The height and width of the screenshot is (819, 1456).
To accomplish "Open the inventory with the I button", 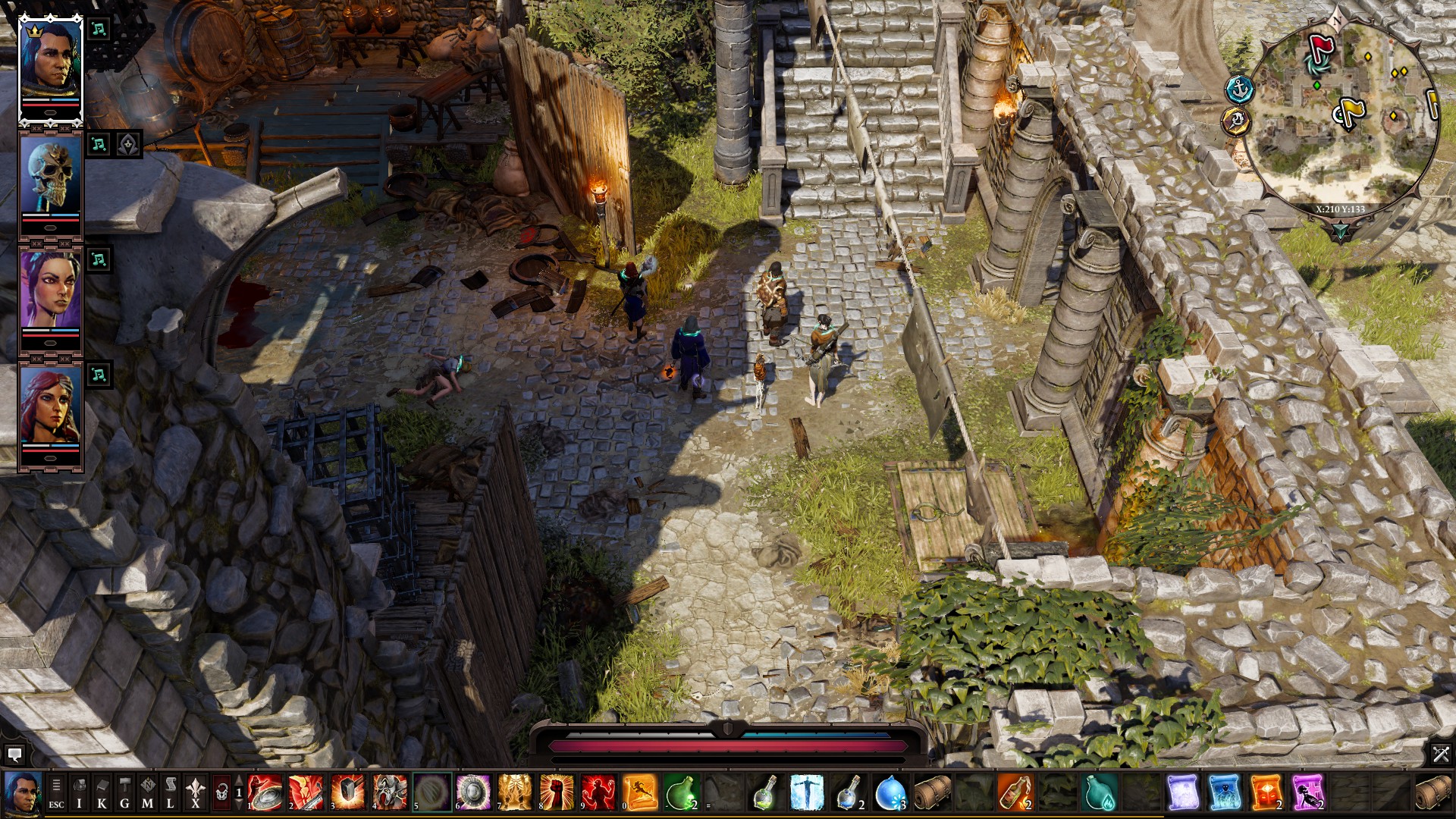I will (x=79, y=792).
